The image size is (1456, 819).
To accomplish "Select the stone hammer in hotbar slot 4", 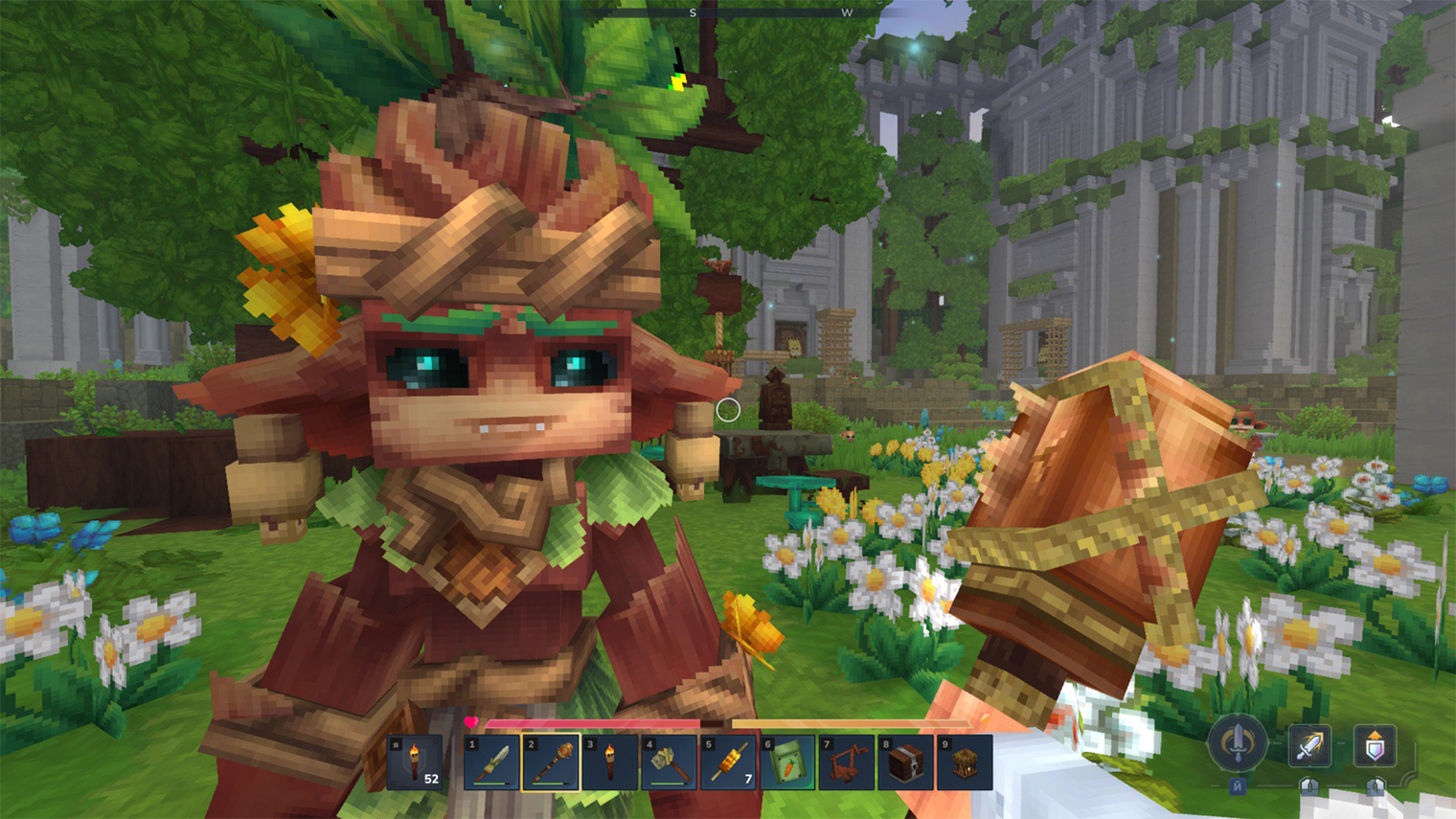I will [670, 762].
